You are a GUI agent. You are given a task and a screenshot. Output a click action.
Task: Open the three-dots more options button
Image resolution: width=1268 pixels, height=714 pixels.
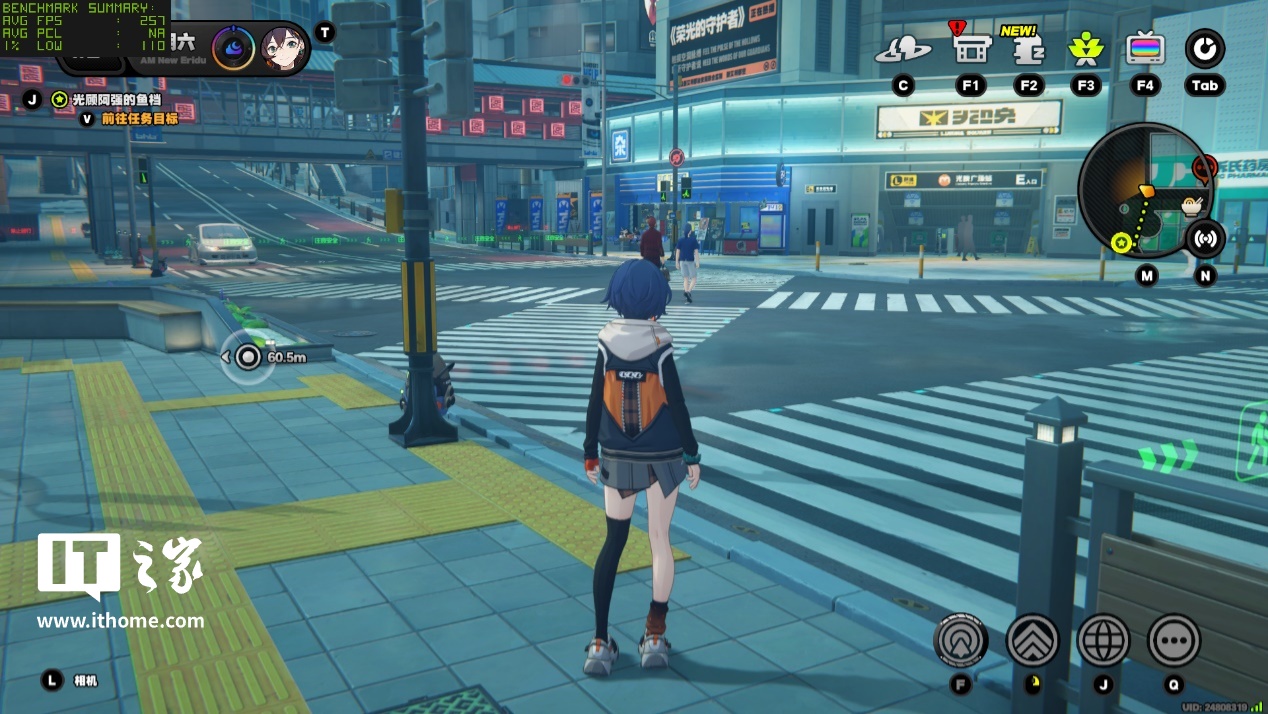click(1174, 640)
